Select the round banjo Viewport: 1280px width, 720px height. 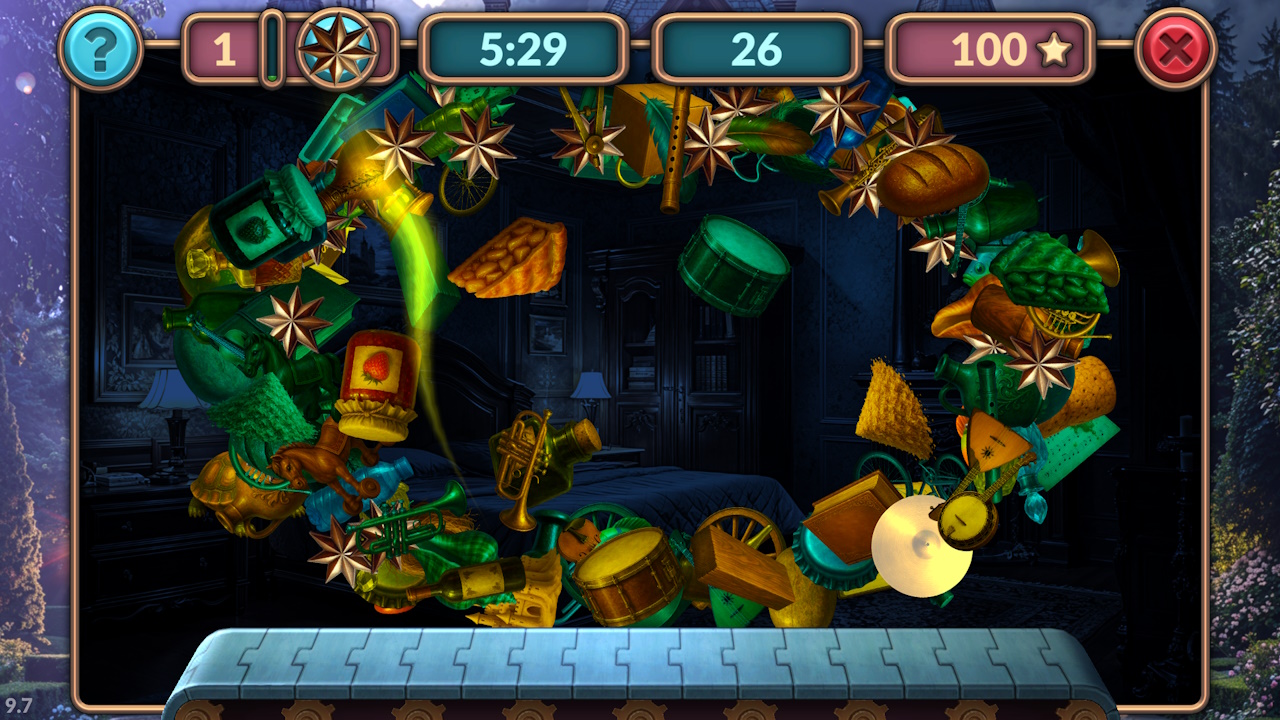(x=966, y=518)
